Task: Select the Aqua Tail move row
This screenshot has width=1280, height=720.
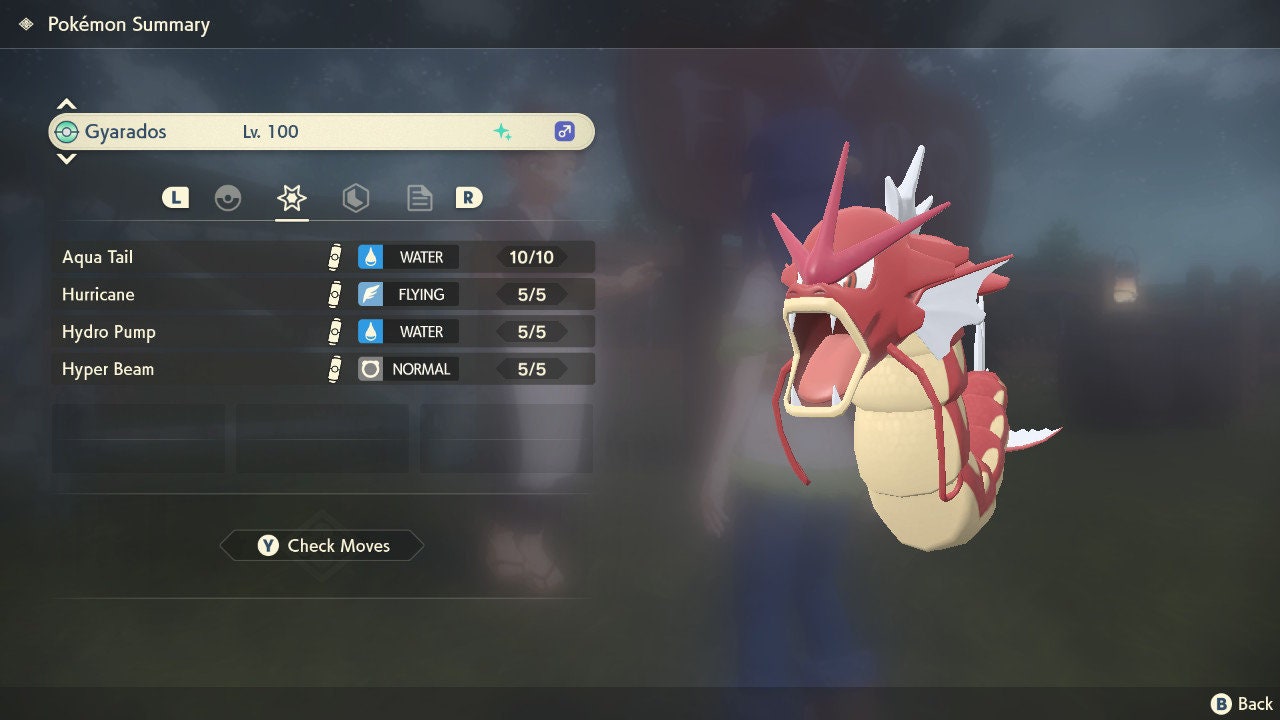Action: pos(322,257)
